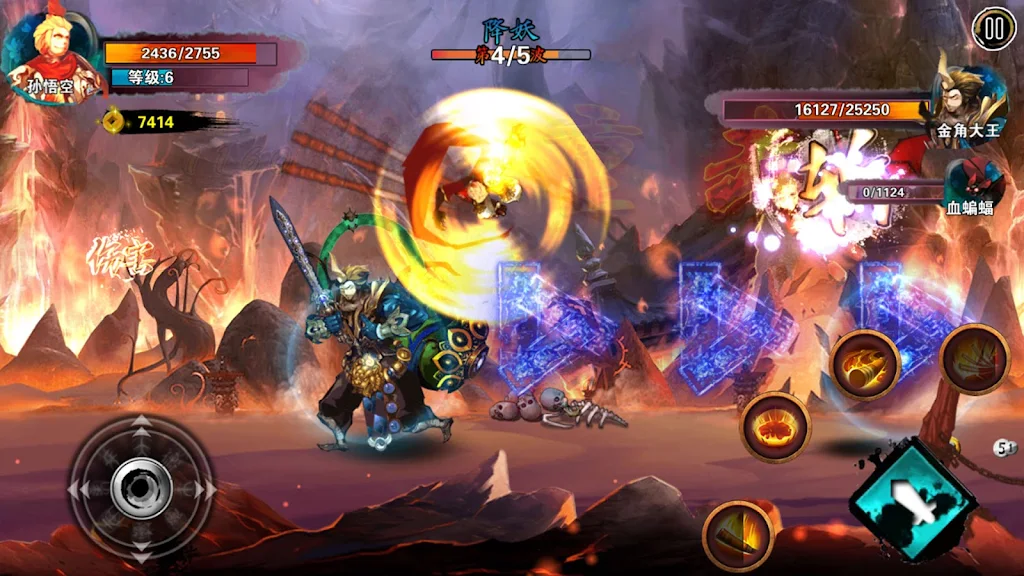Tap the virtual joystick center
Viewport: 1024px width, 576px height.
point(141,488)
